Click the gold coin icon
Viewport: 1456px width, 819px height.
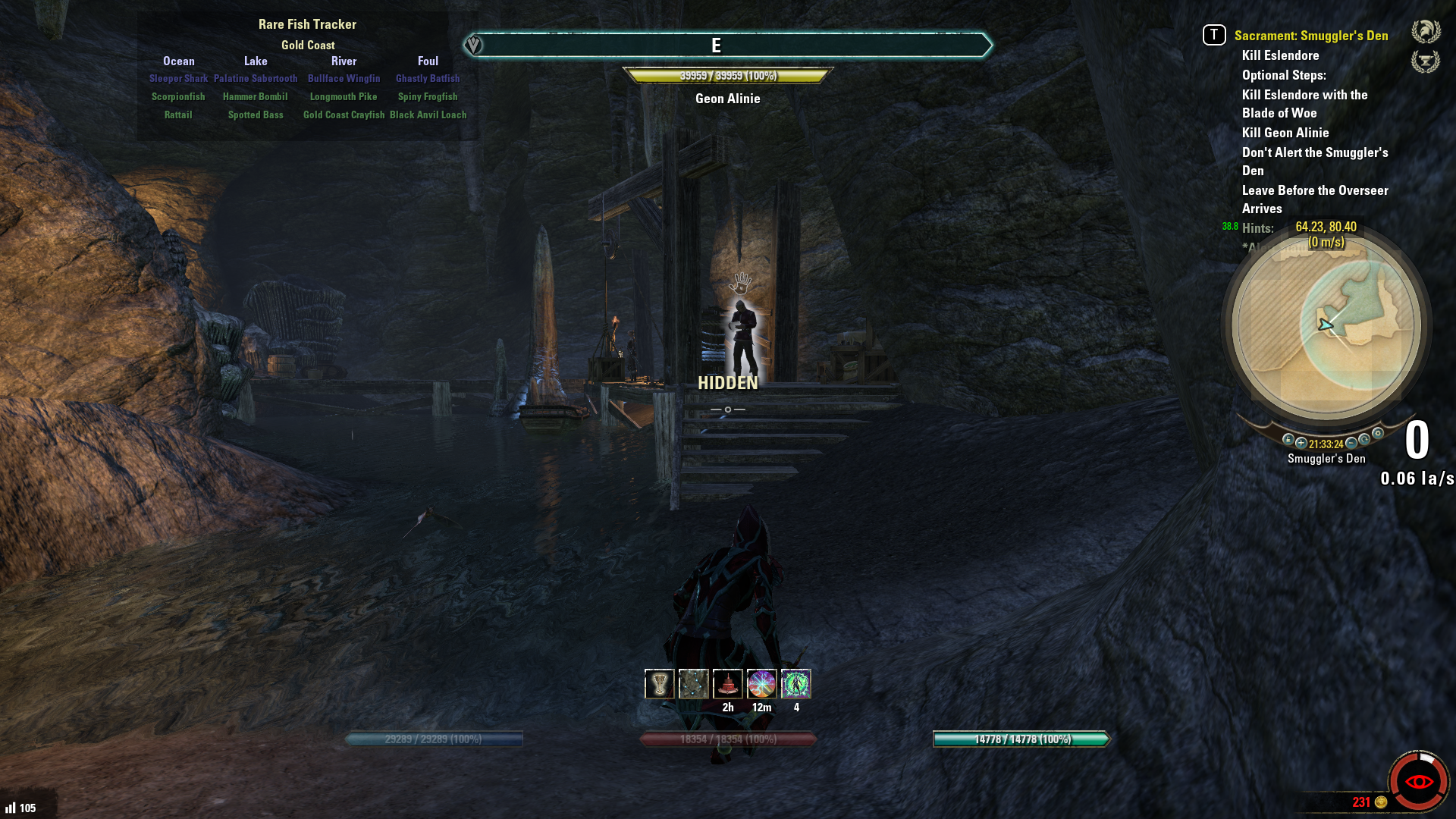(x=1381, y=802)
